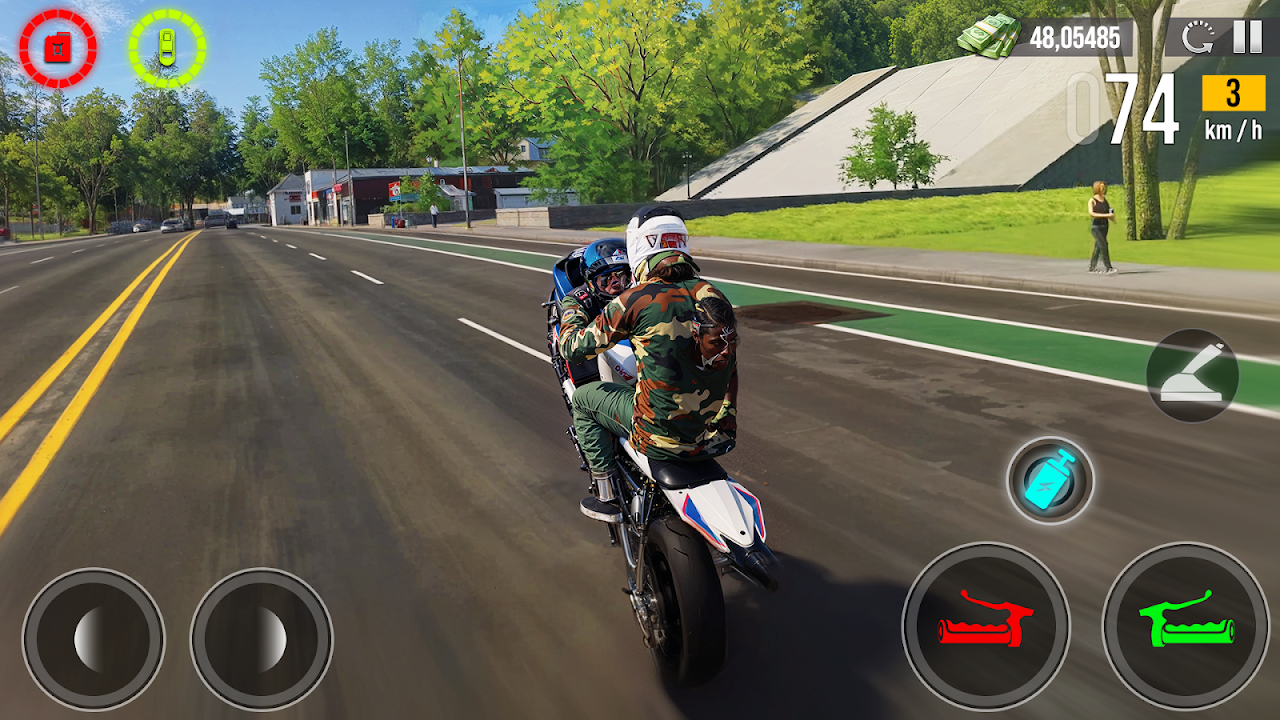This screenshot has width=1280, height=720.
Task: Steer left with the left-facing half-circle button
Action: (x=93, y=640)
